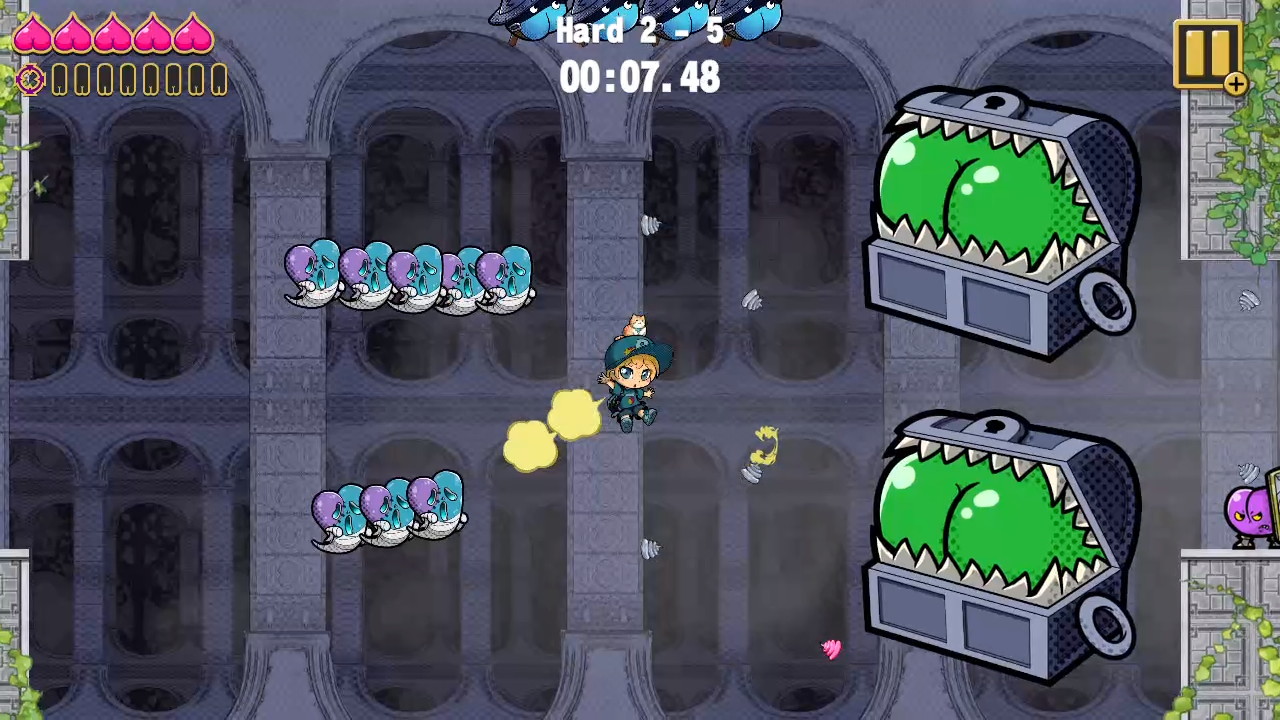Select the Hard 2 - 5 level label
This screenshot has height=720, width=1280.
(640, 31)
